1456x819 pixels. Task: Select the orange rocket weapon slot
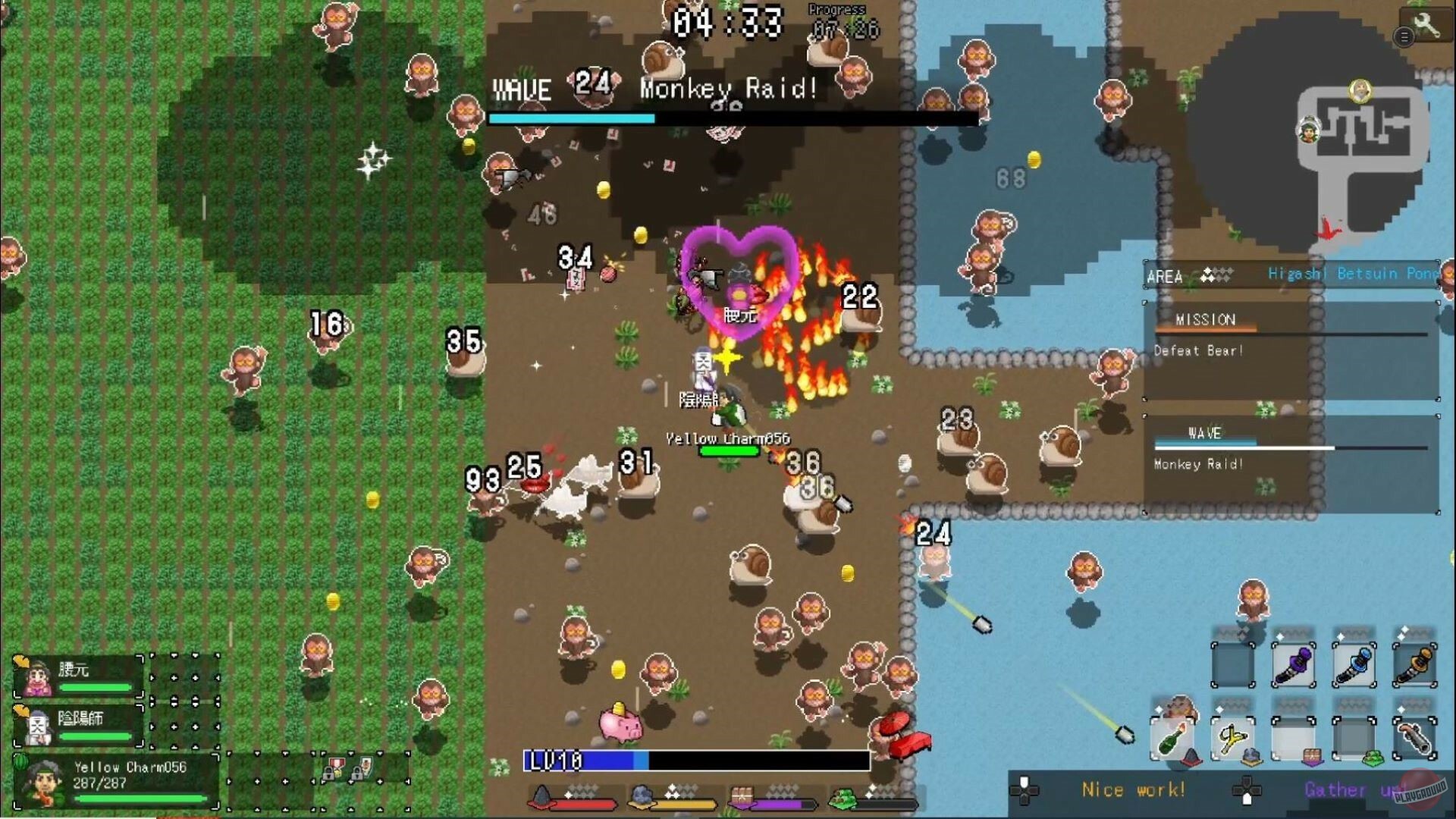[1415, 664]
